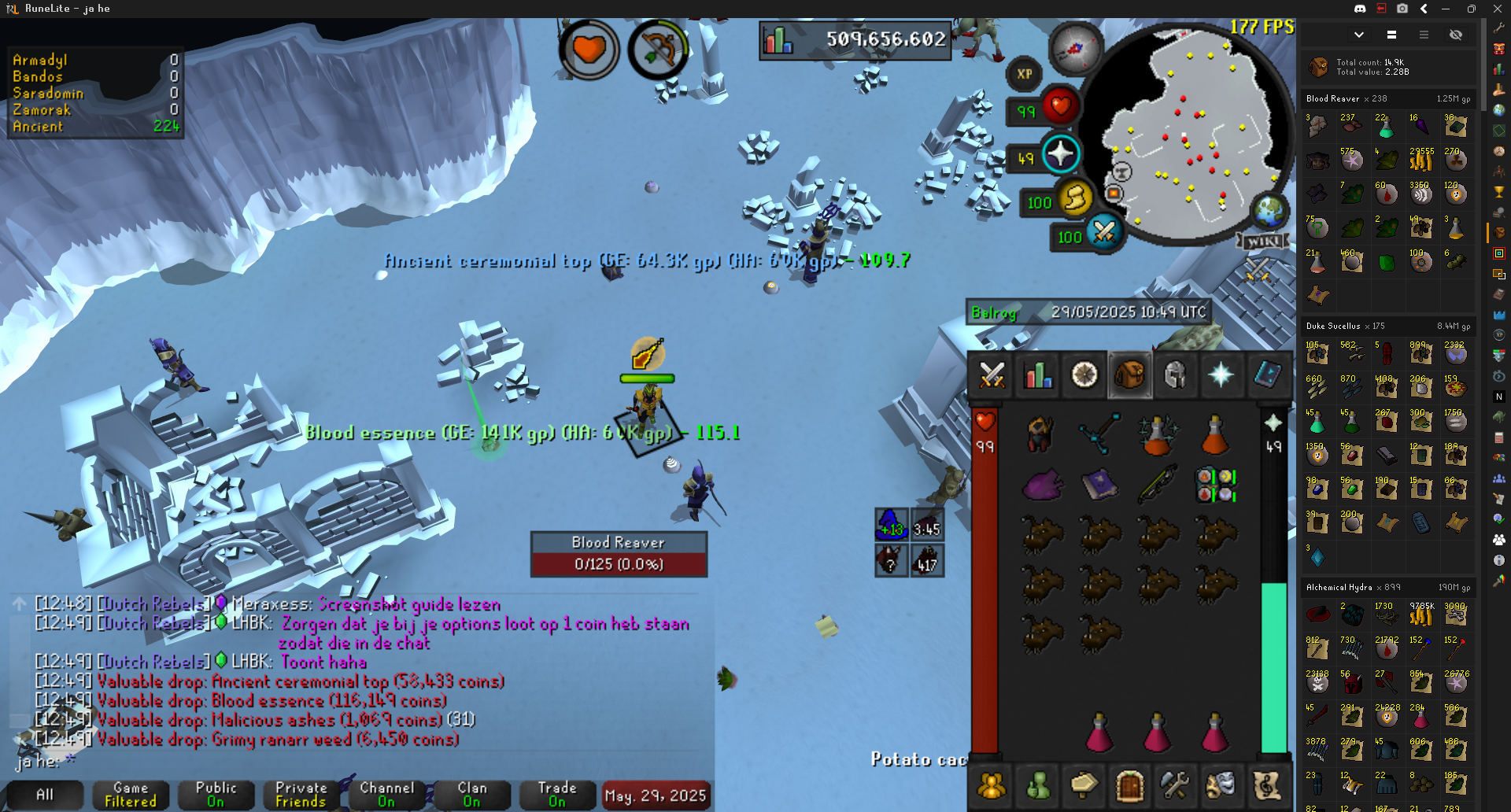Switch to the Skills tab

pyautogui.click(x=1038, y=375)
